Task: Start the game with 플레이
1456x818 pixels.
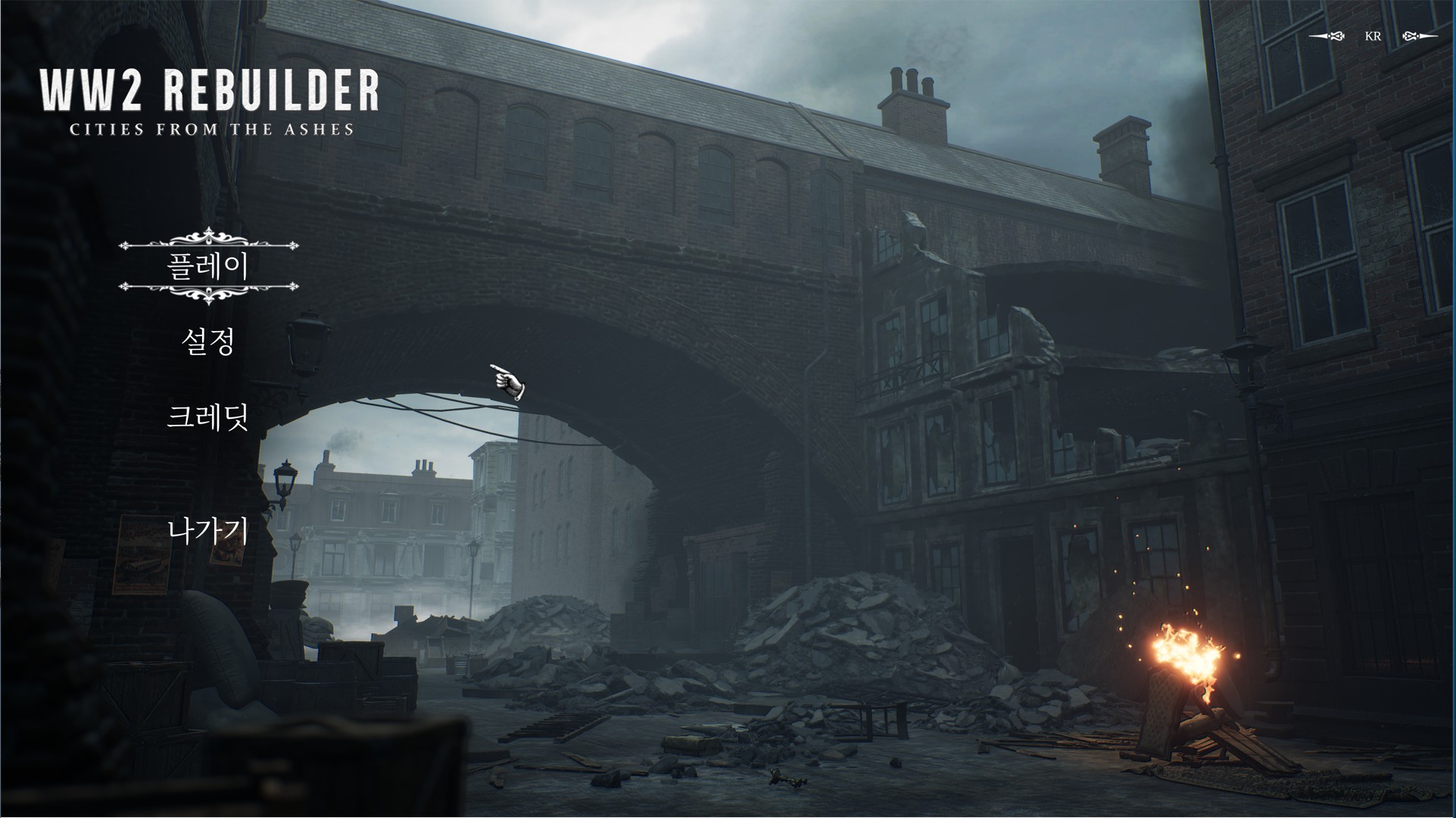Action: (x=208, y=267)
